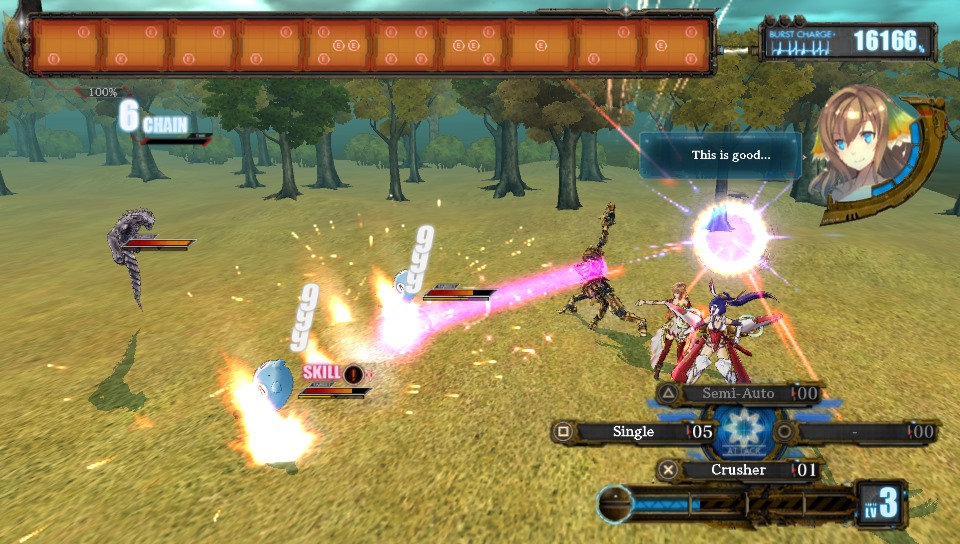Click the blue Attack emblem in the command wheel
Image resolution: width=960 pixels, height=544 pixels.
tap(742, 432)
